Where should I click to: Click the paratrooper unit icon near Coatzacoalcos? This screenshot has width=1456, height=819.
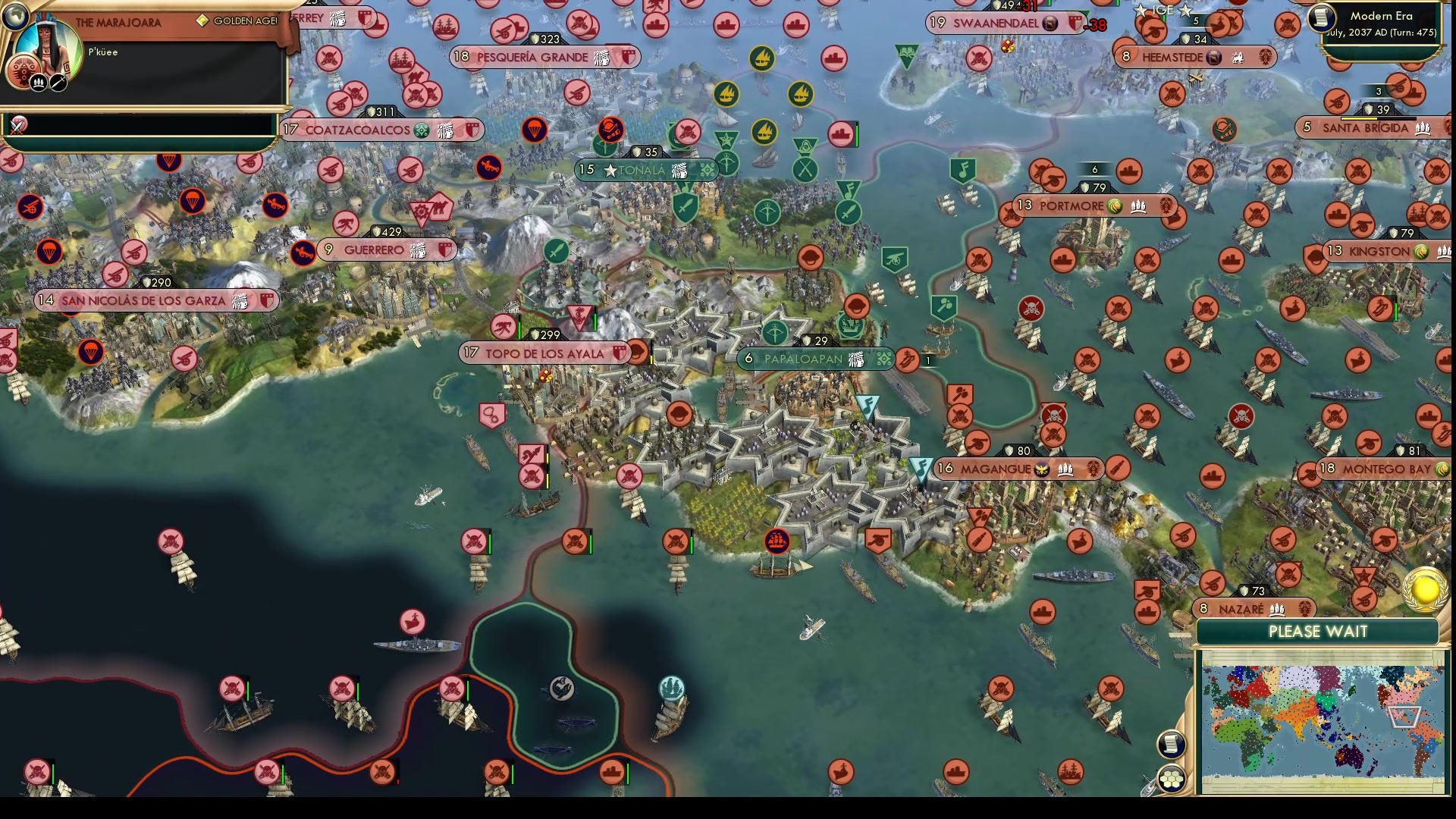tap(533, 131)
